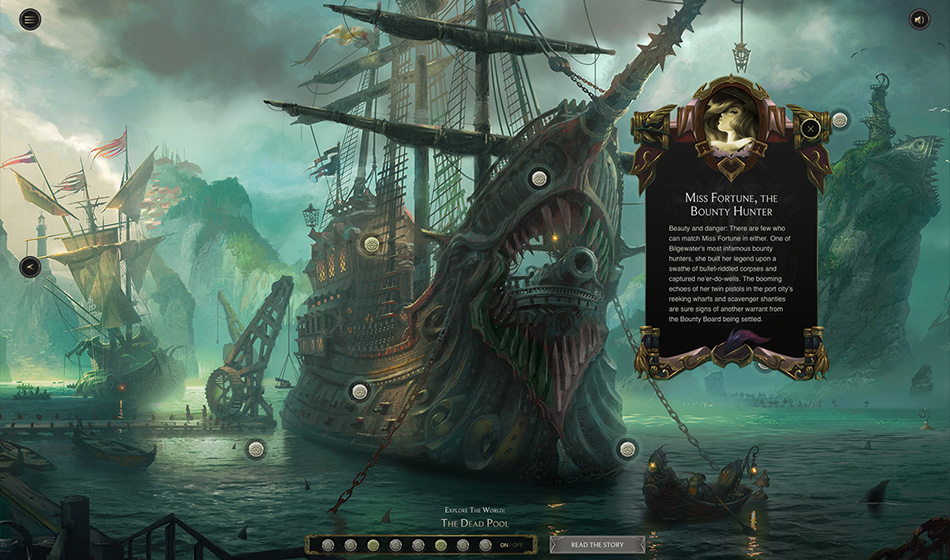Click the Read the Story button
The height and width of the screenshot is (560, 950).
coord(597,545)
